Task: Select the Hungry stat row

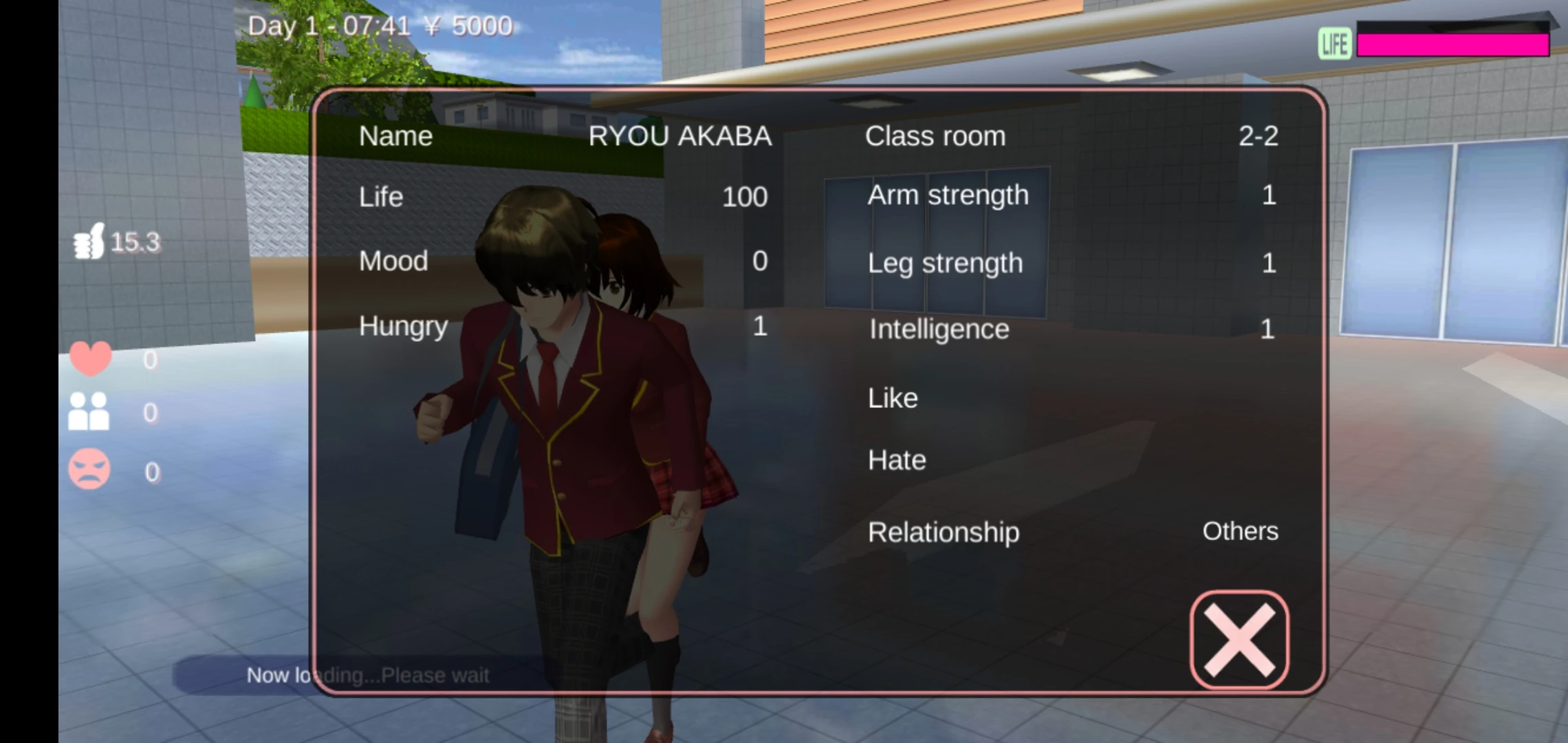Action: (x=403, y=326)
